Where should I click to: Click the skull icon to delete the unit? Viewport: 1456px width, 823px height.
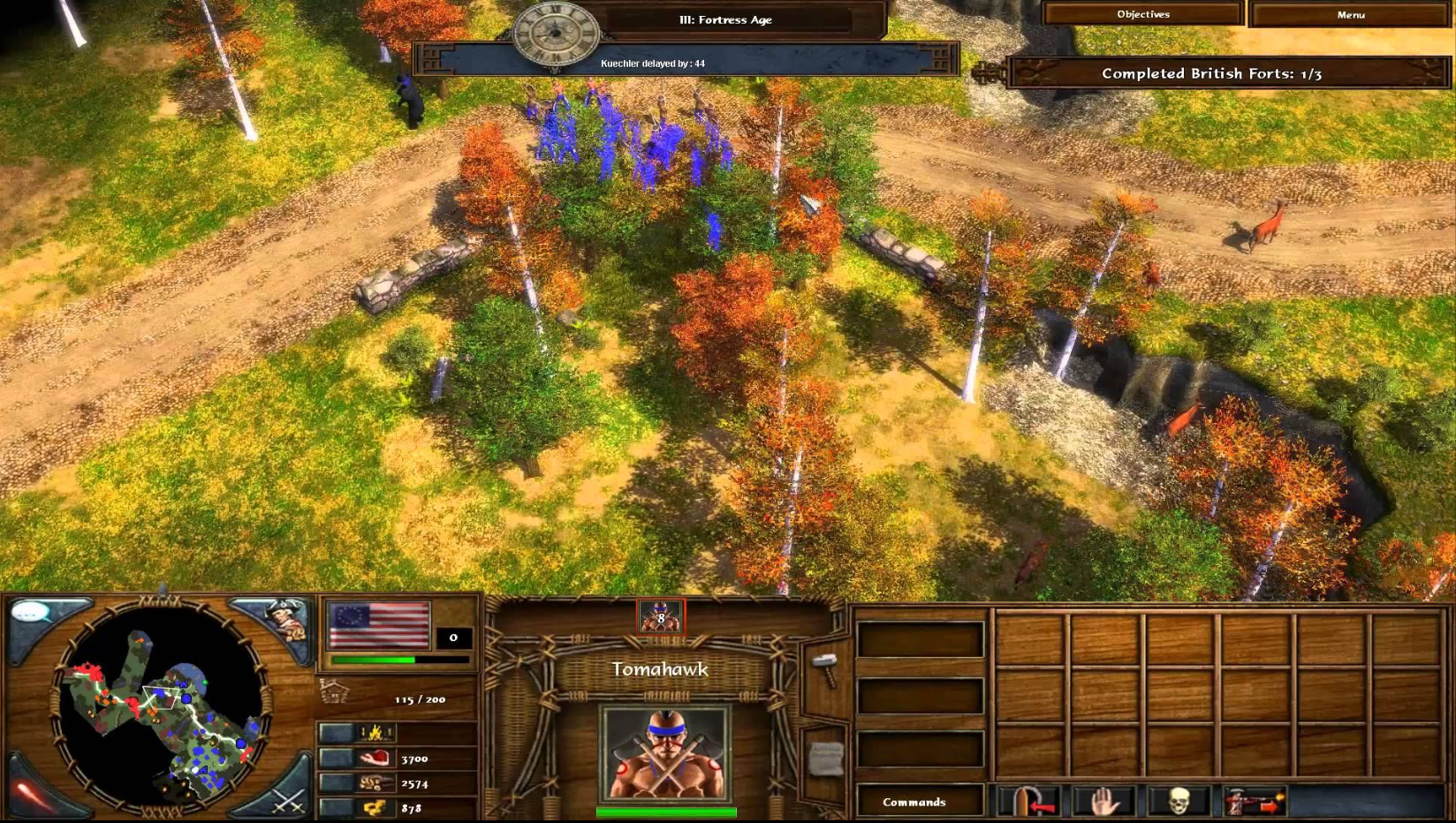[1179, 802]
